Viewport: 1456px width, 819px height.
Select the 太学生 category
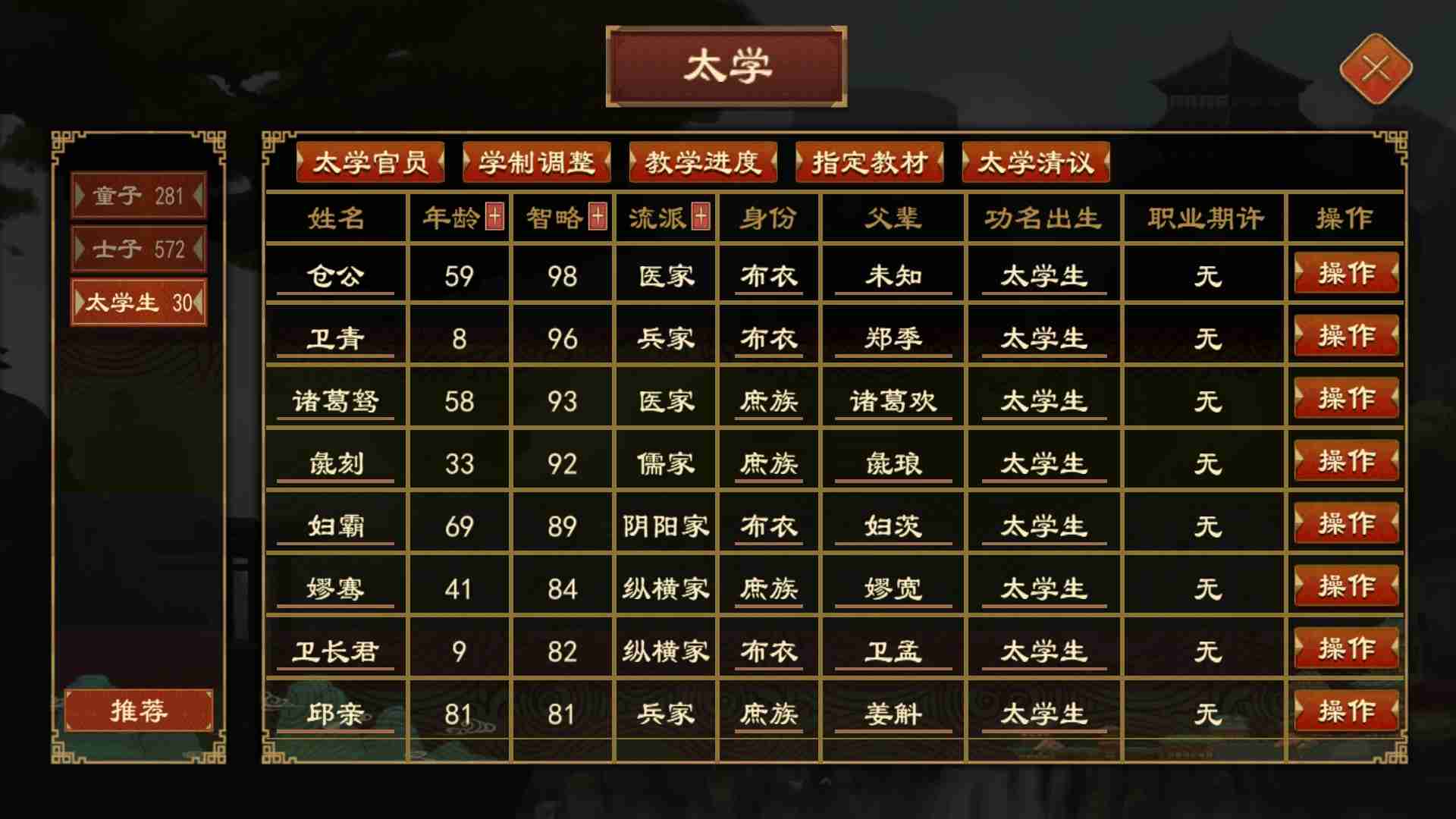(139, 303)
